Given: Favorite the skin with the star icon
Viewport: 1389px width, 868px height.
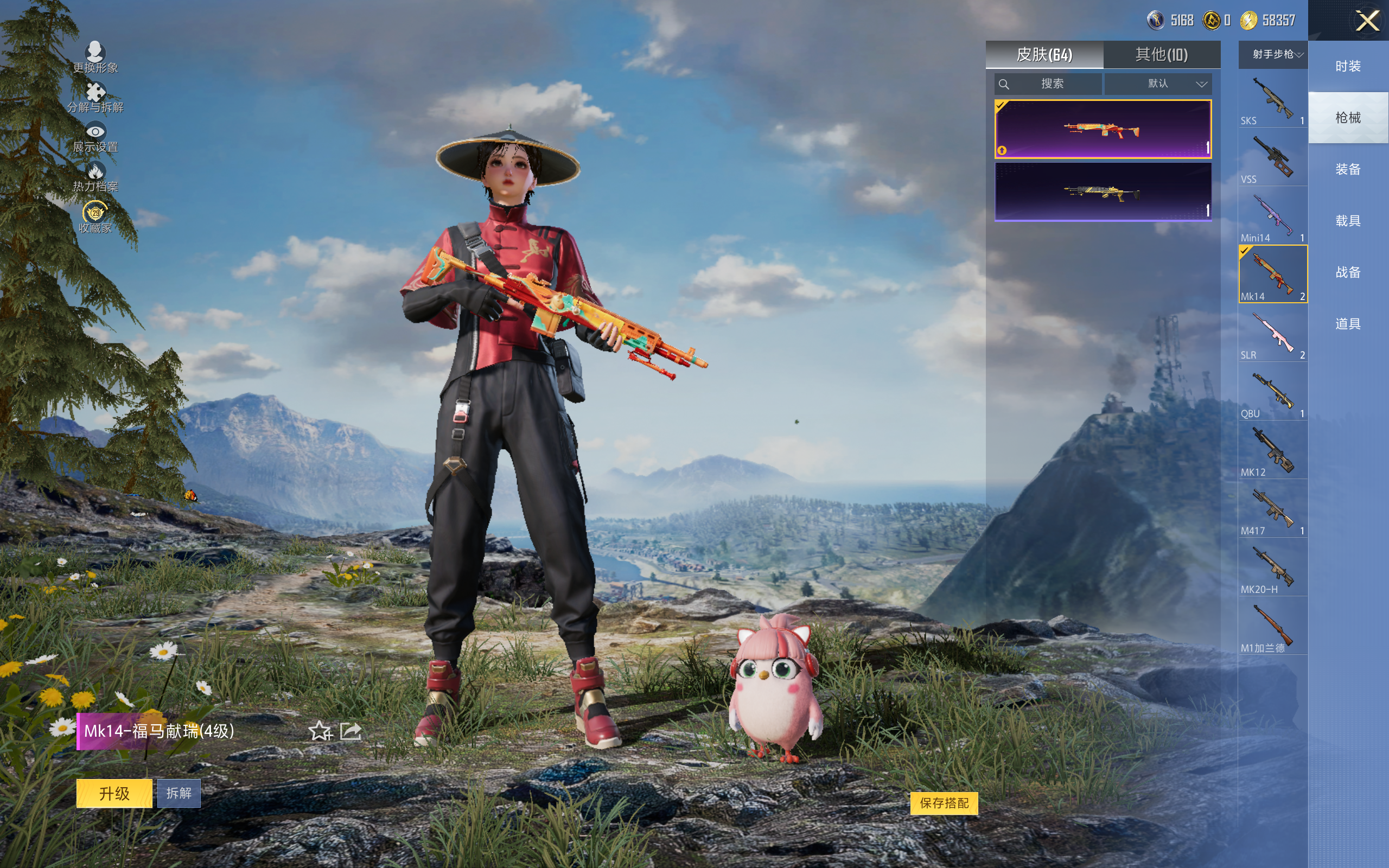Looking at the screenshot, I should pyautogui.click(x=320, y=731).
